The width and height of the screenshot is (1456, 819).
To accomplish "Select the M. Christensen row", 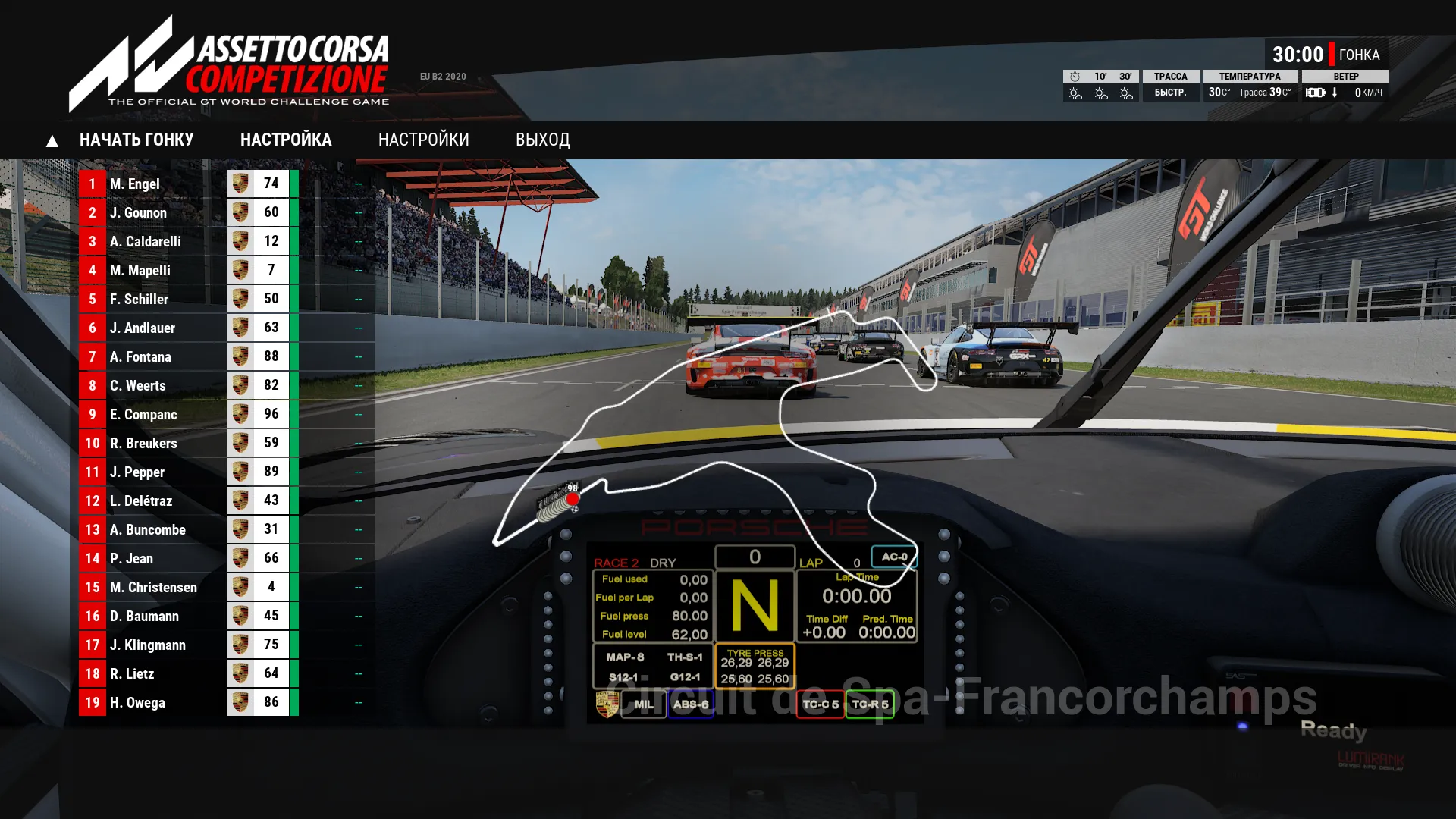I will pyautogui.click(x=152, y=587).
